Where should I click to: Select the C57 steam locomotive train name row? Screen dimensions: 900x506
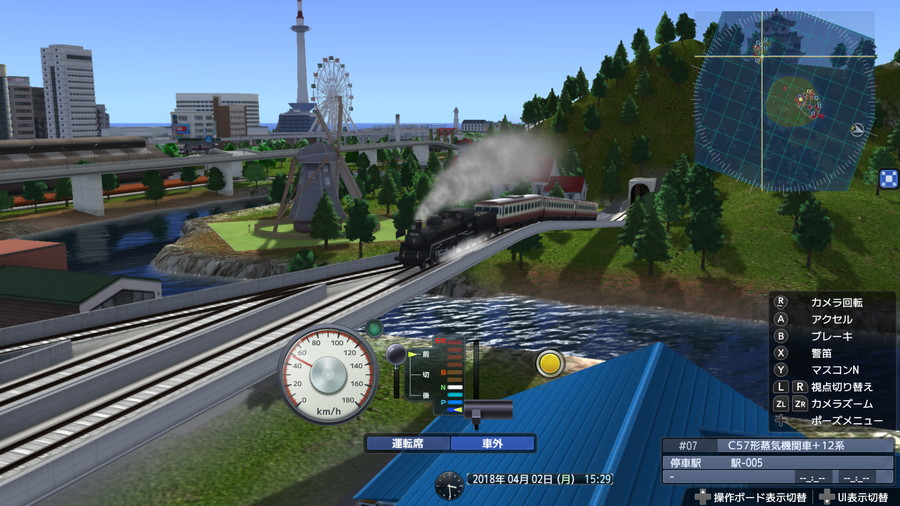pyautogui.click(x=778, y=445)
